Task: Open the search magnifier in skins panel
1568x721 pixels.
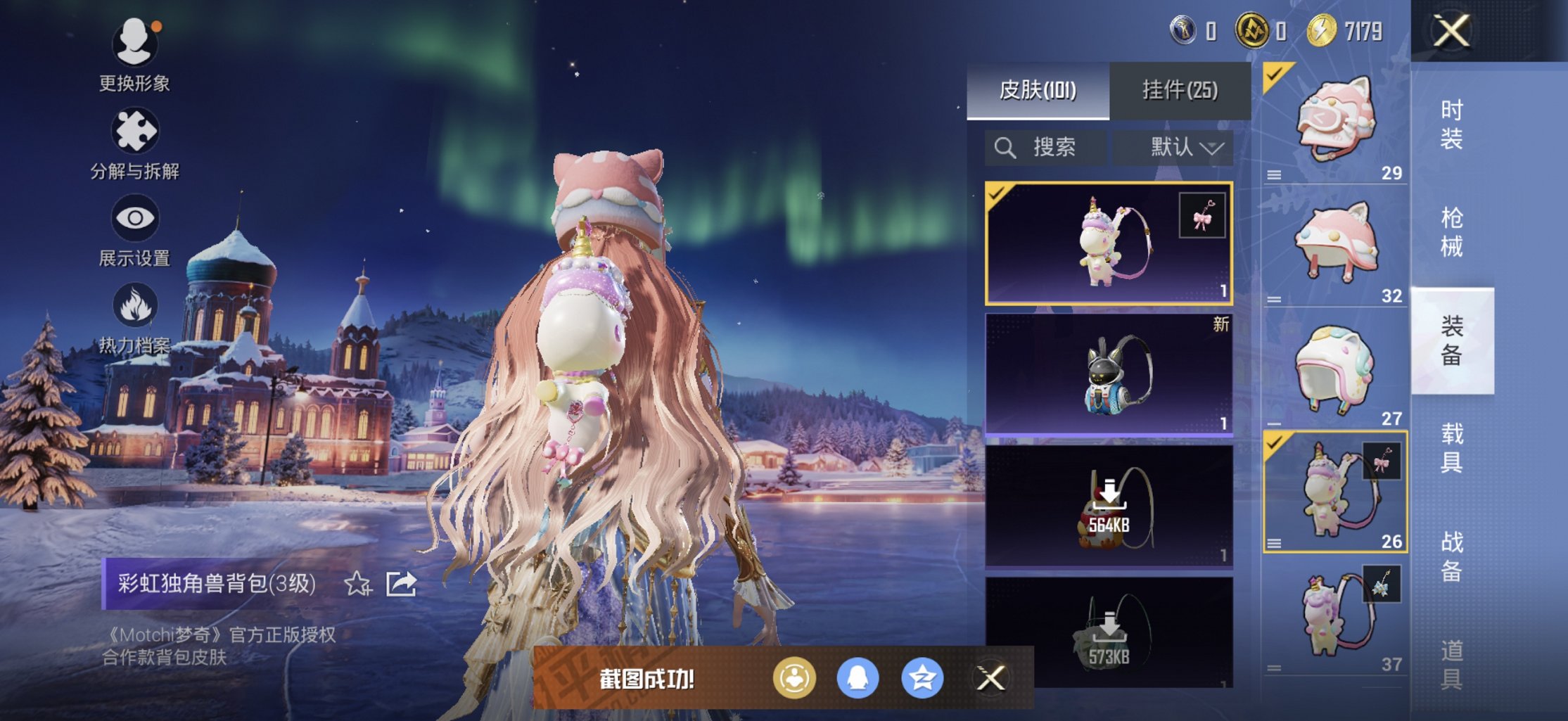Action: pyautogui.click(x=1005, y=148)
